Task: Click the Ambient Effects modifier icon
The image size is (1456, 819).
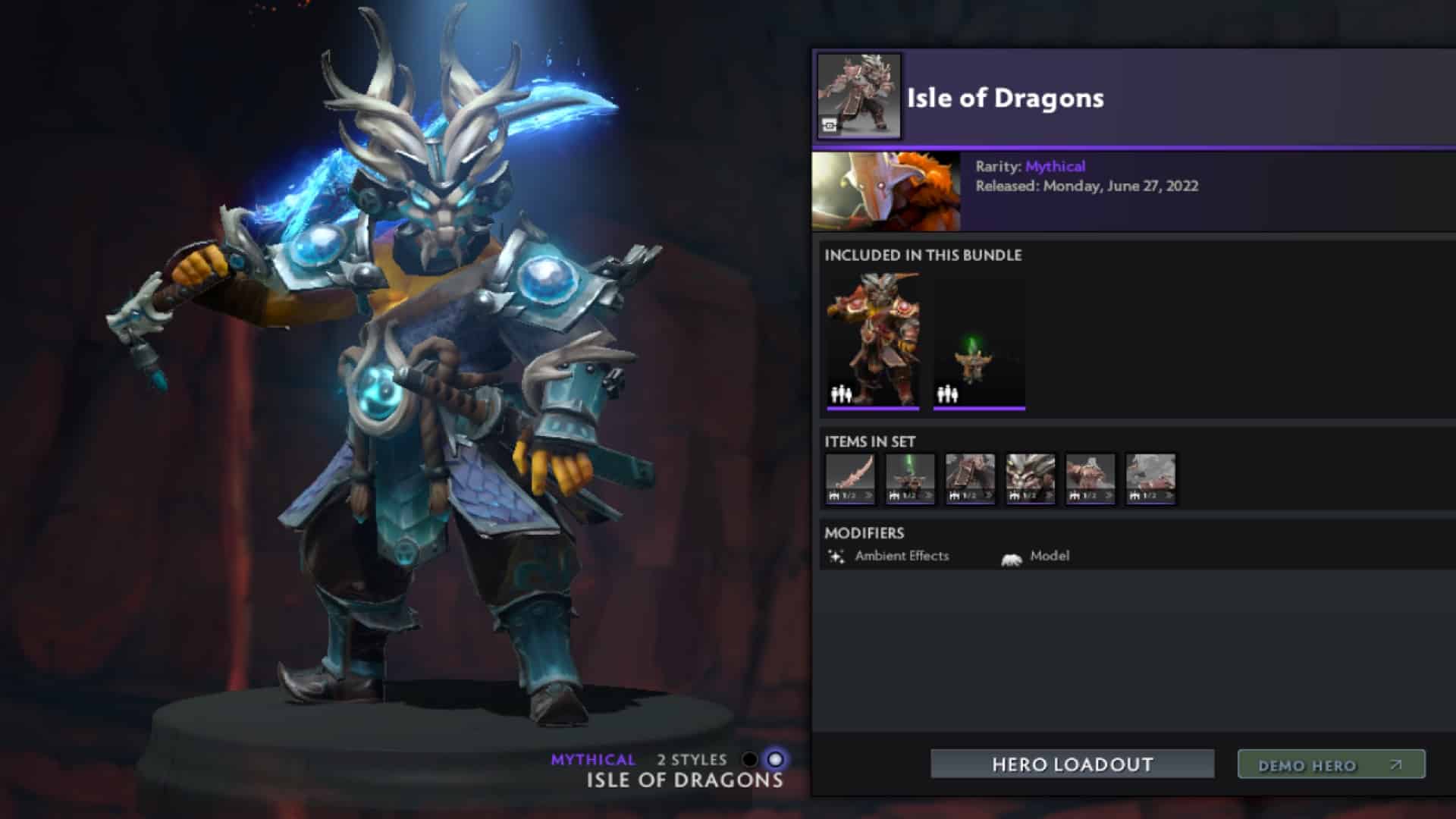Action: 837,556
